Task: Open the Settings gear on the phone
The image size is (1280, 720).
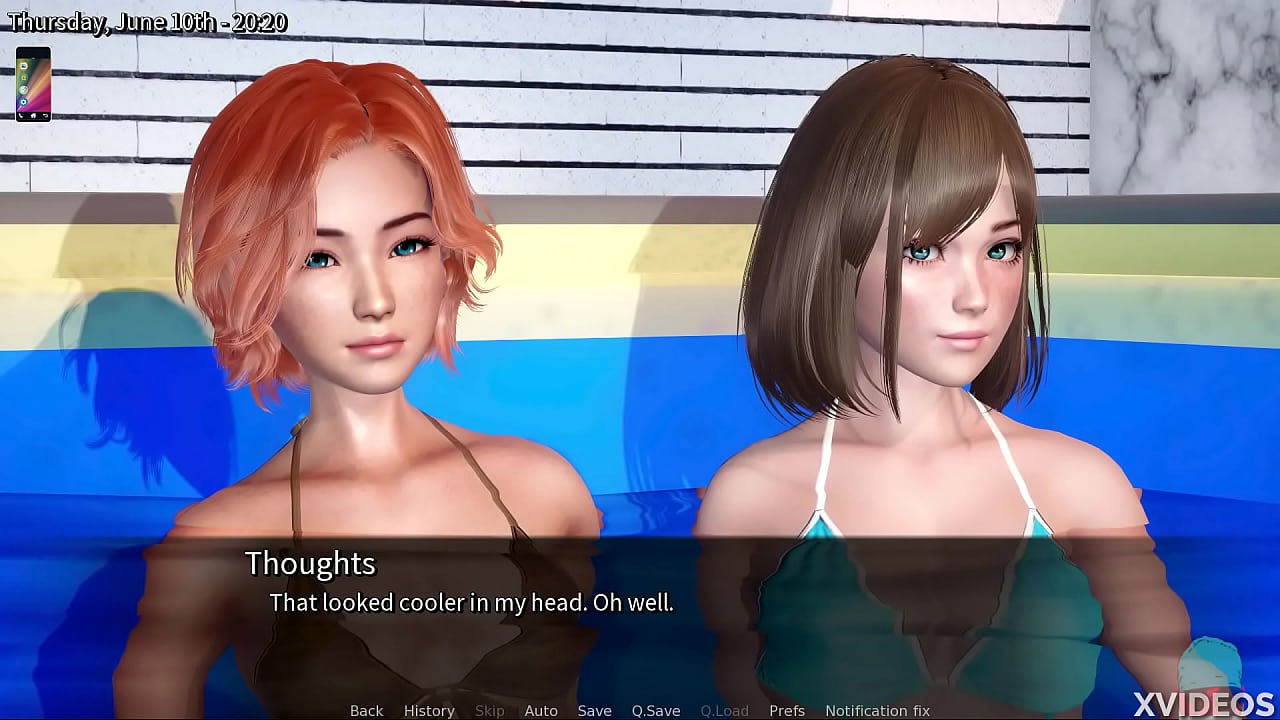Action: pos(23,102)
